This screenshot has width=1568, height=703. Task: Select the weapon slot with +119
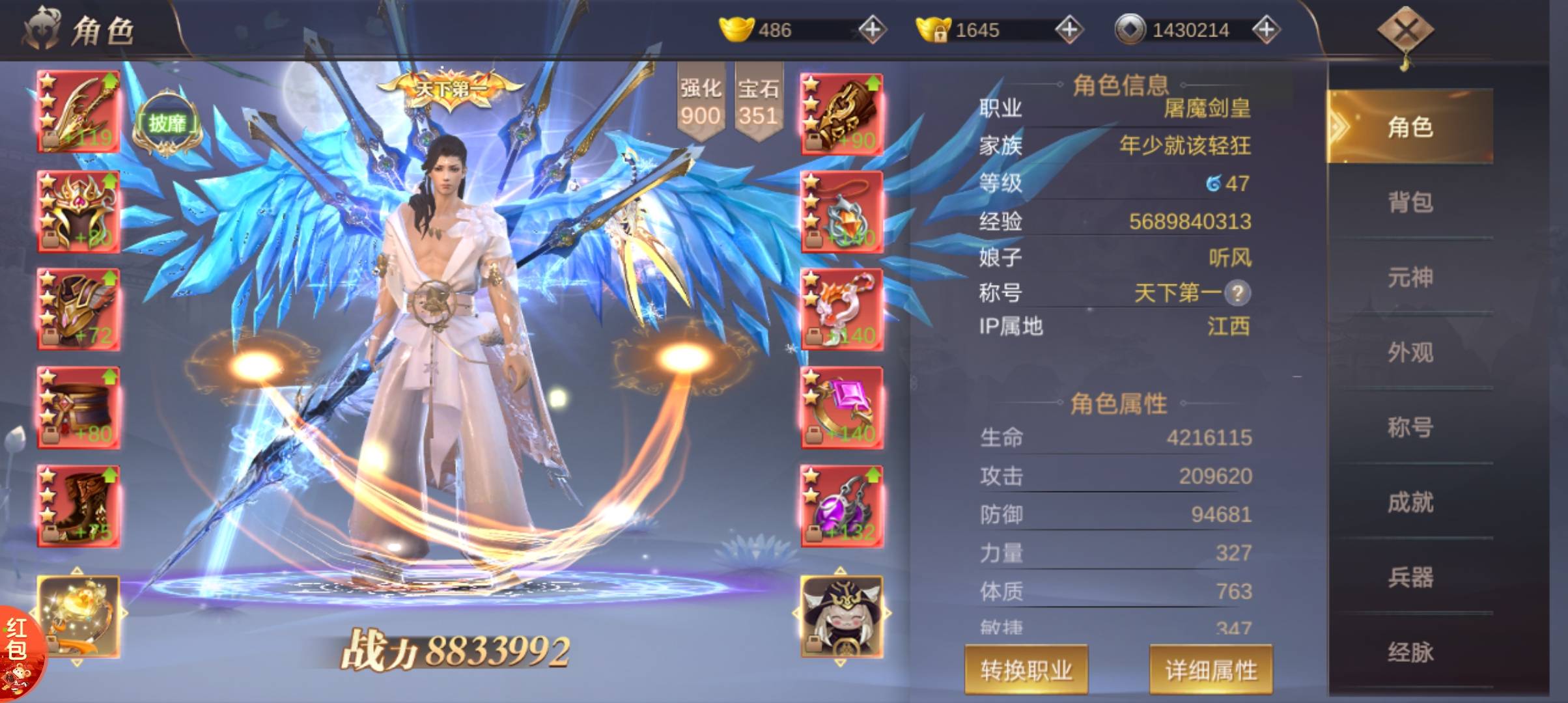[78, 112]
